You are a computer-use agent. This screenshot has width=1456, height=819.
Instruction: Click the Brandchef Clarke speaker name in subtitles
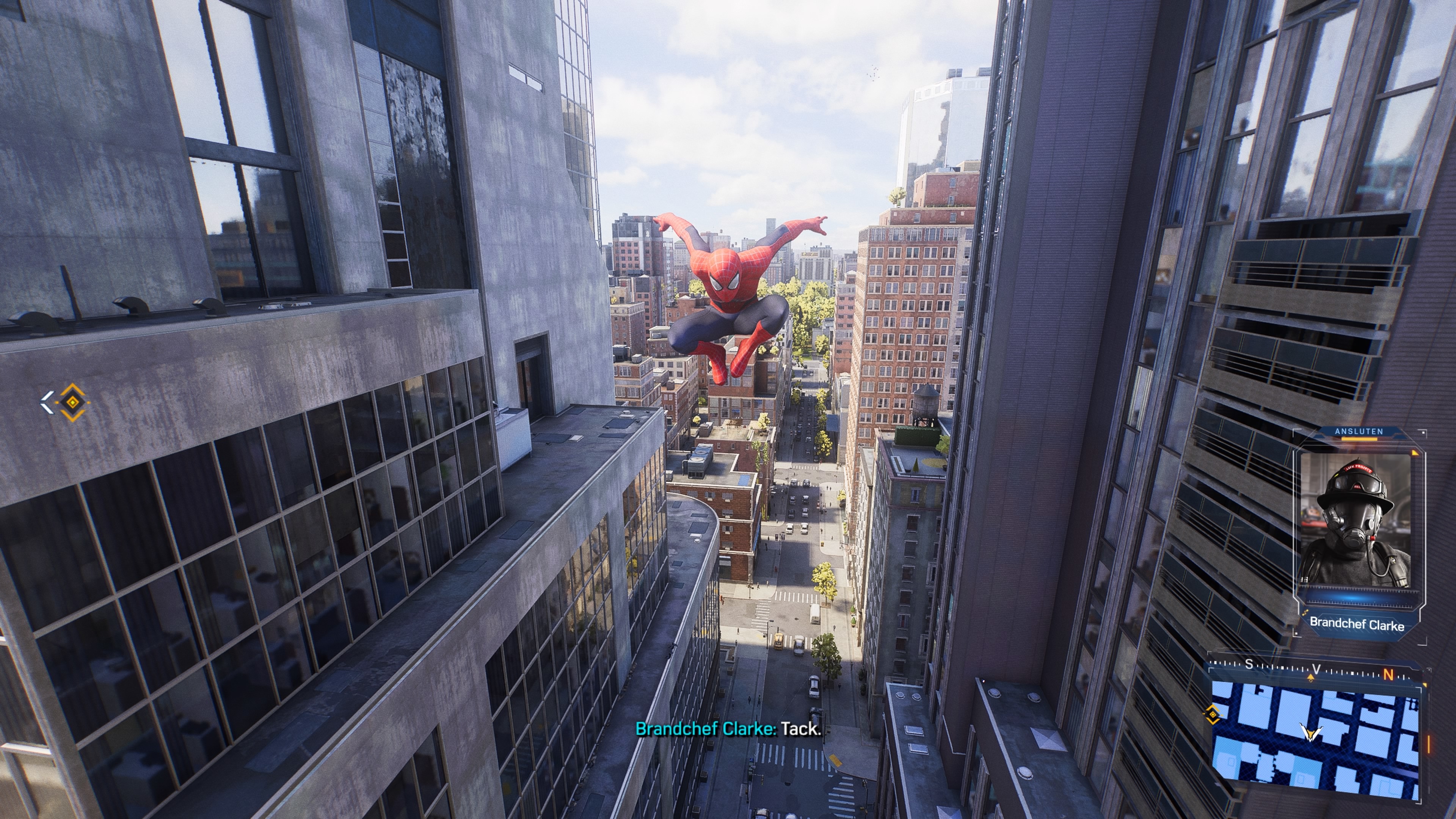[706, 728]
